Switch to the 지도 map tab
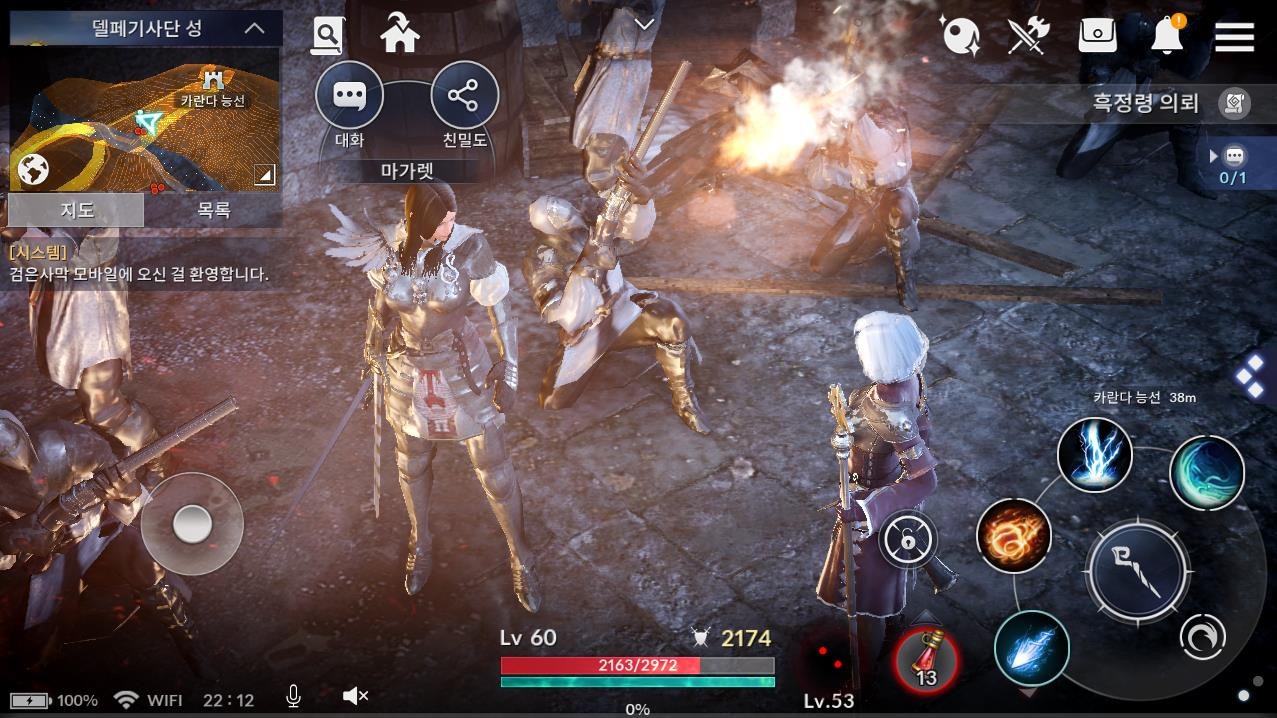This screenshot has height=718, width=1277. pos(76,210)
